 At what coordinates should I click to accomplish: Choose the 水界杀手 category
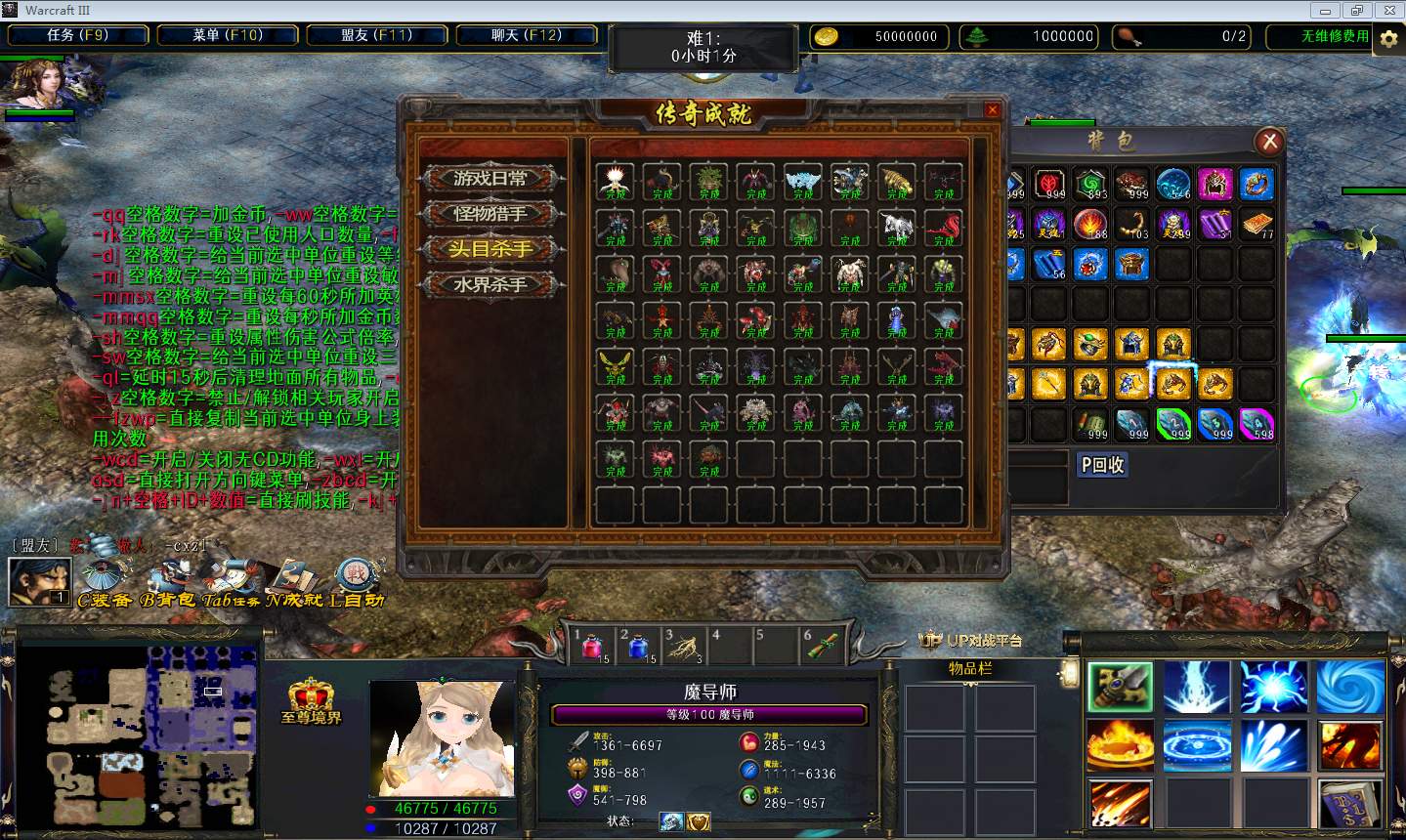(490, 285)
